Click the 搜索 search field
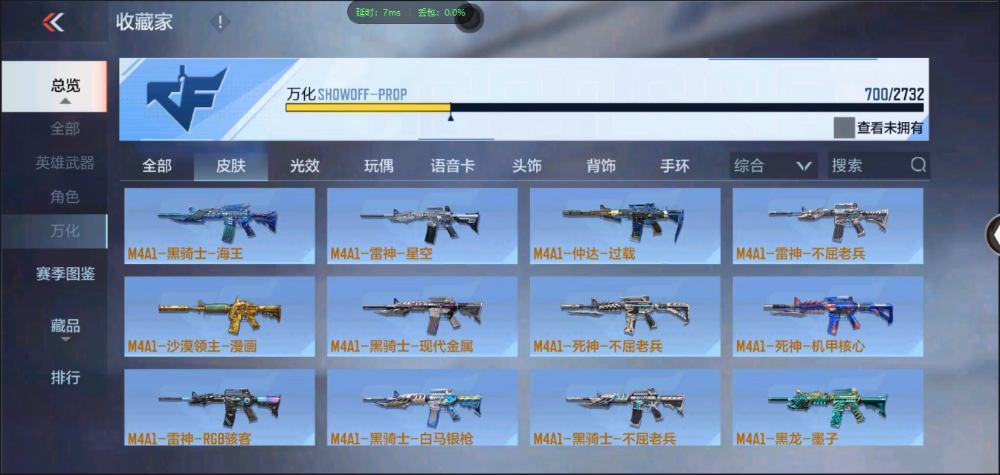Viewport: 1000px width, 475px height. click(x=868, y=166)
